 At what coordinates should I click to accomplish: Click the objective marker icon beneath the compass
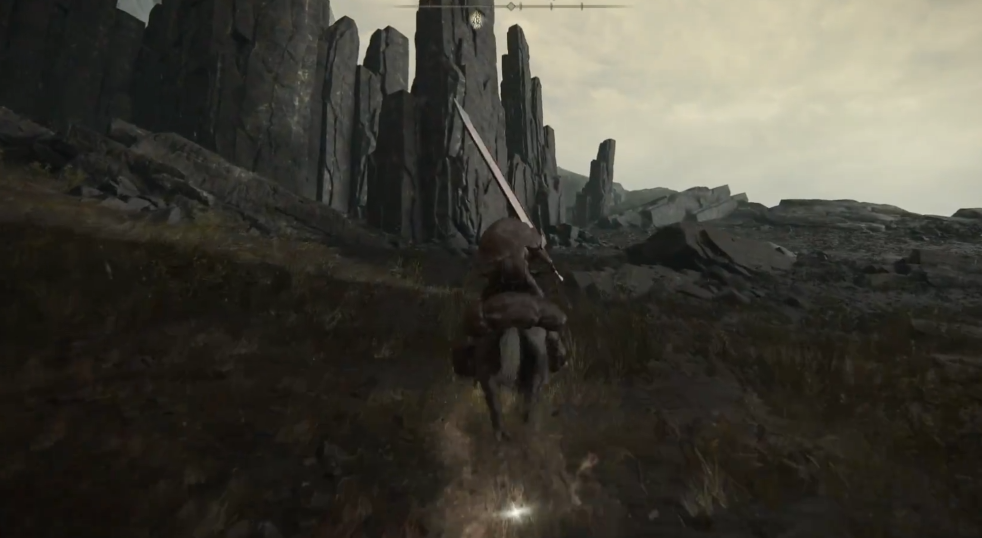coord(477,19)
